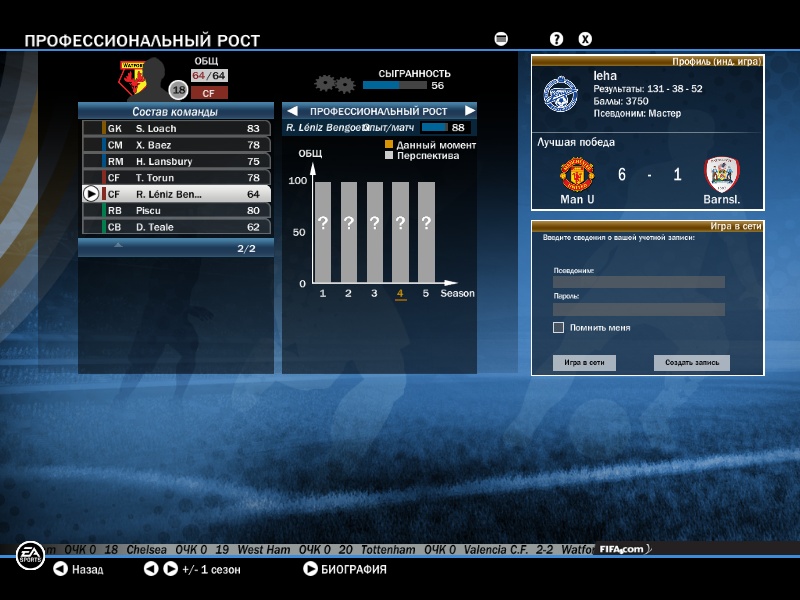This screenshot has width=800, height=600.
Task: Close the screen with the X icon
Action: click(586, 39)
